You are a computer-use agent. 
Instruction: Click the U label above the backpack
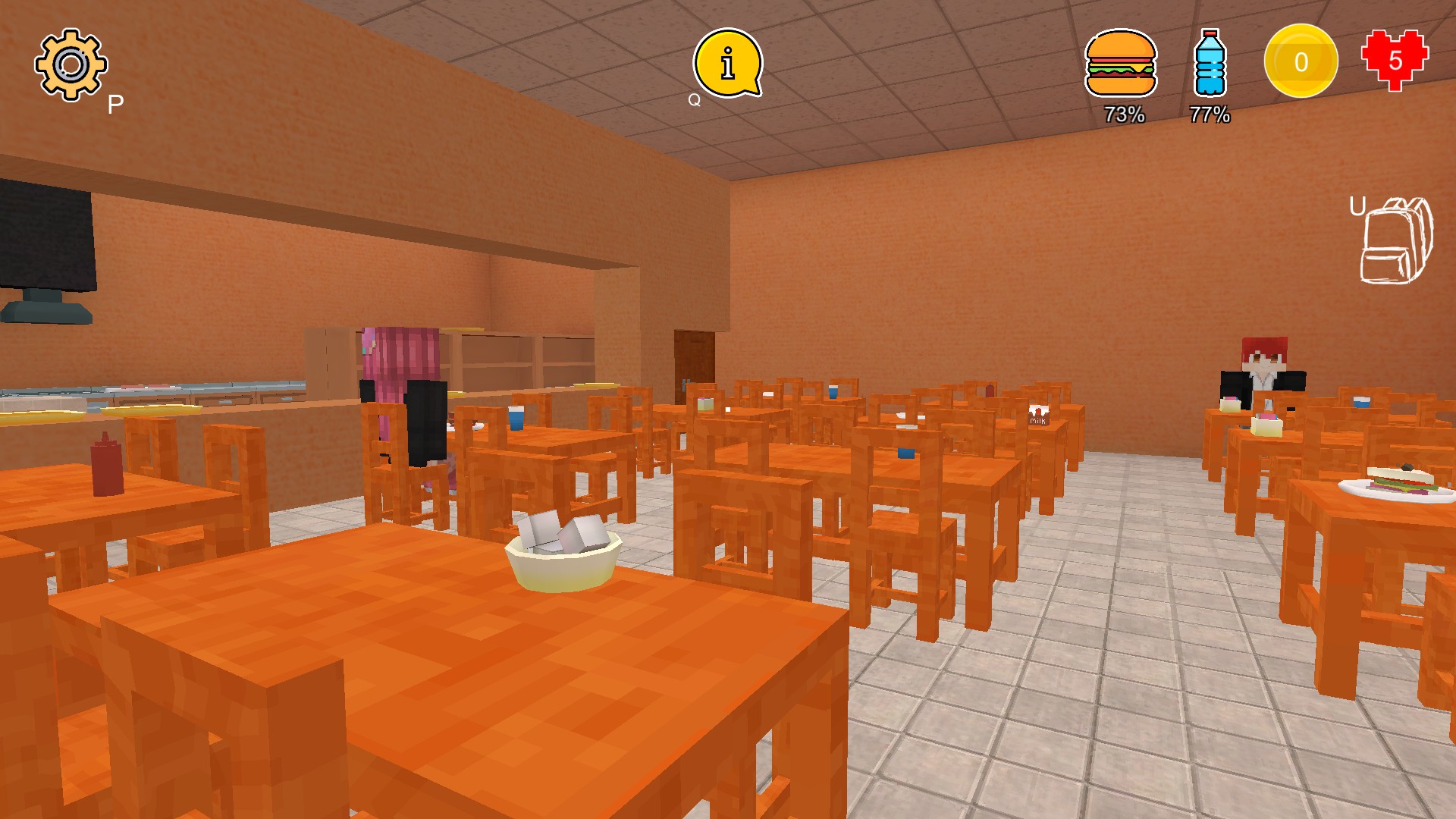(x=1359, y=206)
